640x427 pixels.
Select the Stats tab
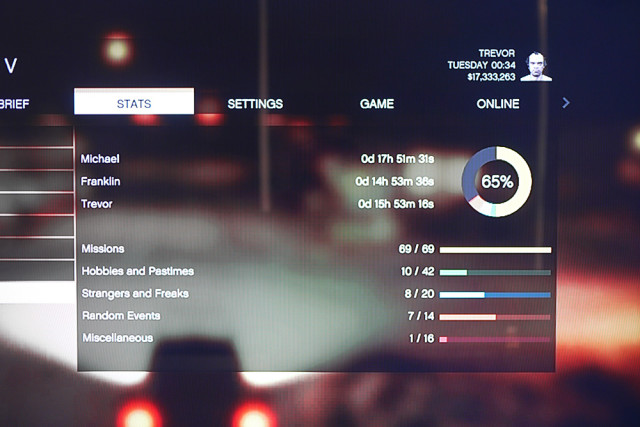pyautogui.click(x=134, y=103)
